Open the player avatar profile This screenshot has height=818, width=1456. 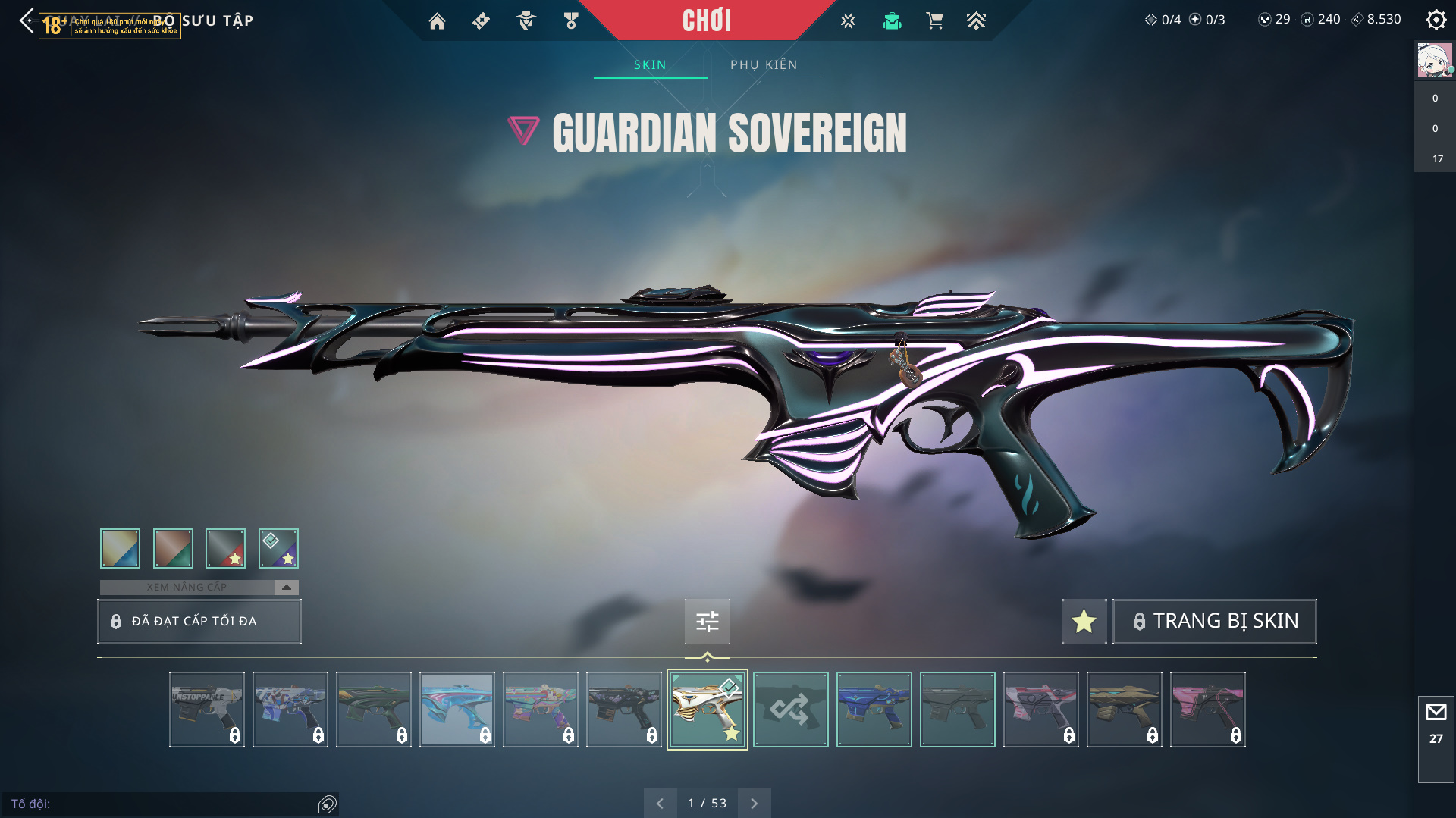[x=1435, y=61]
